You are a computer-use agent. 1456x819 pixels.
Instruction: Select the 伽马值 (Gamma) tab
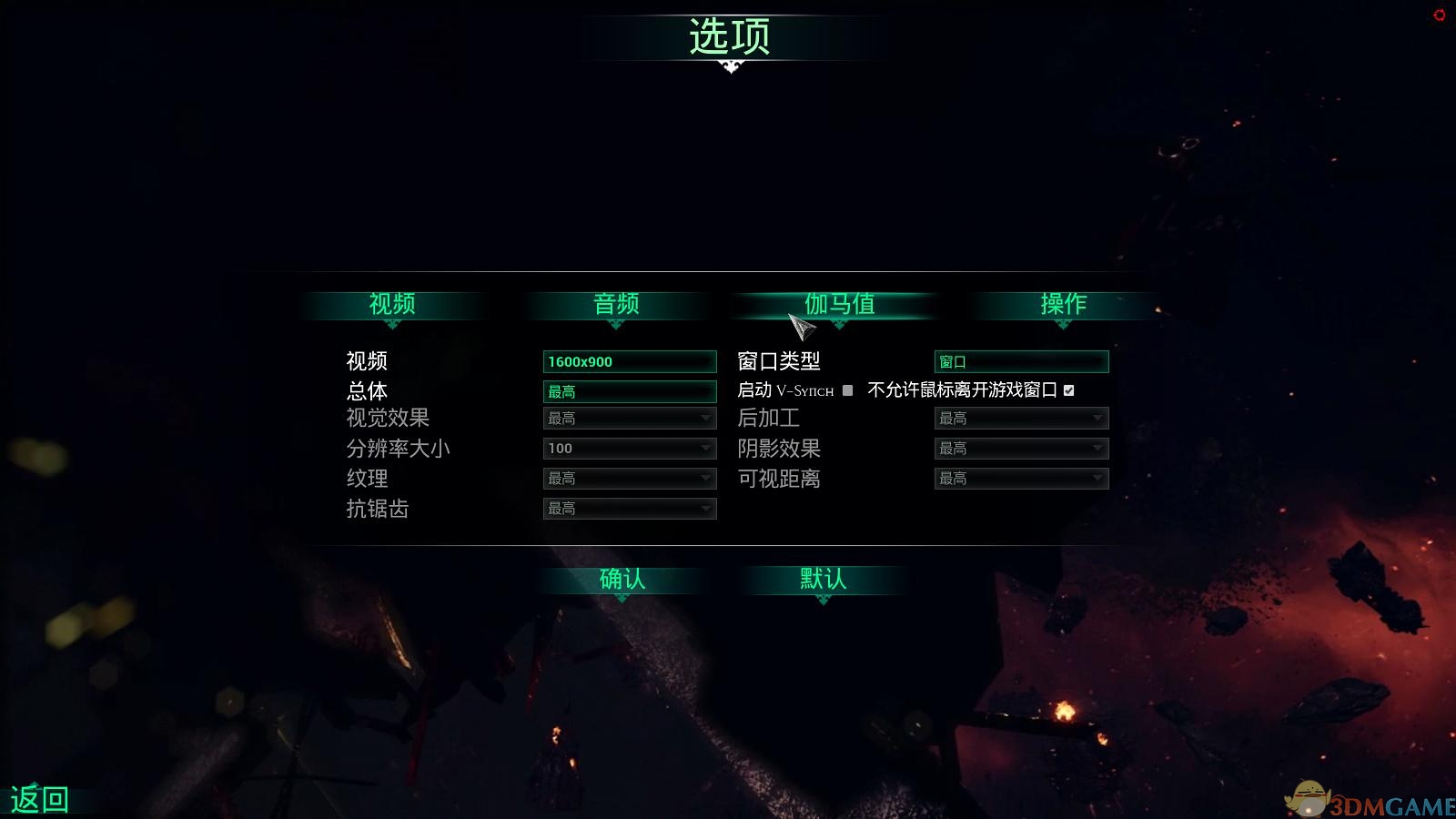pos(842,306)
